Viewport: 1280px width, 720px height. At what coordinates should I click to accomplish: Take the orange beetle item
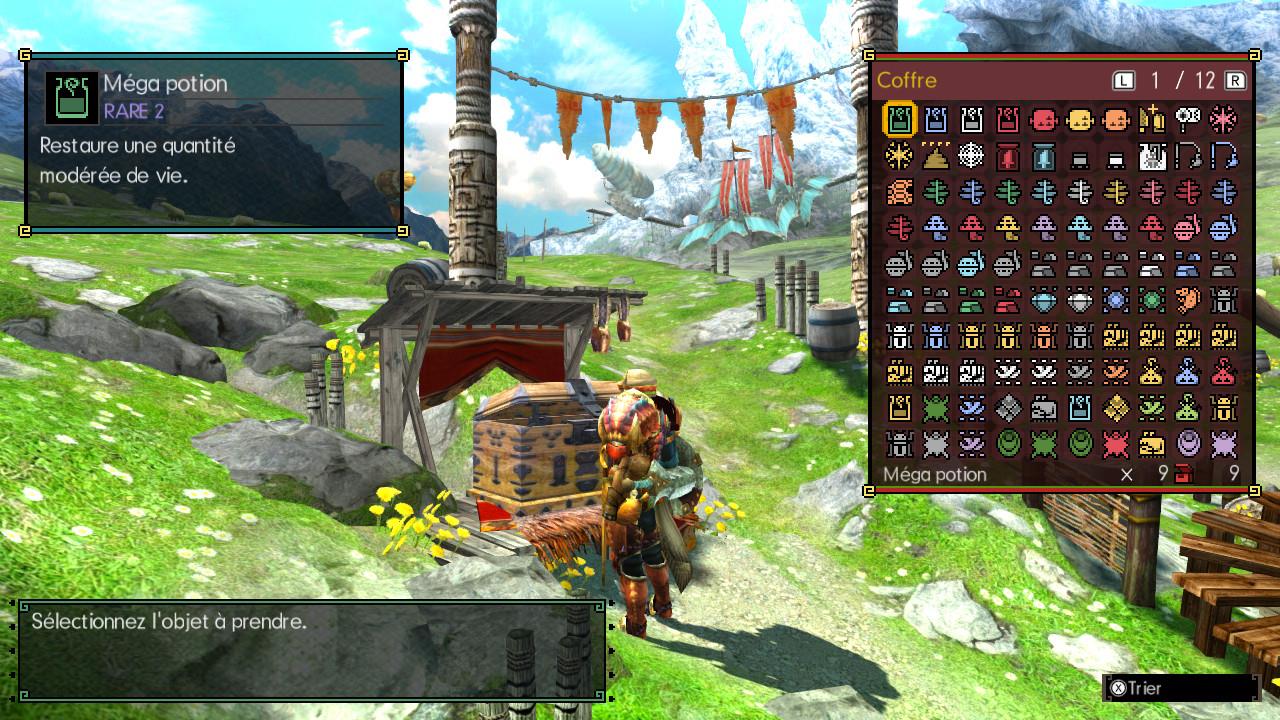(x=1044, y=336)
